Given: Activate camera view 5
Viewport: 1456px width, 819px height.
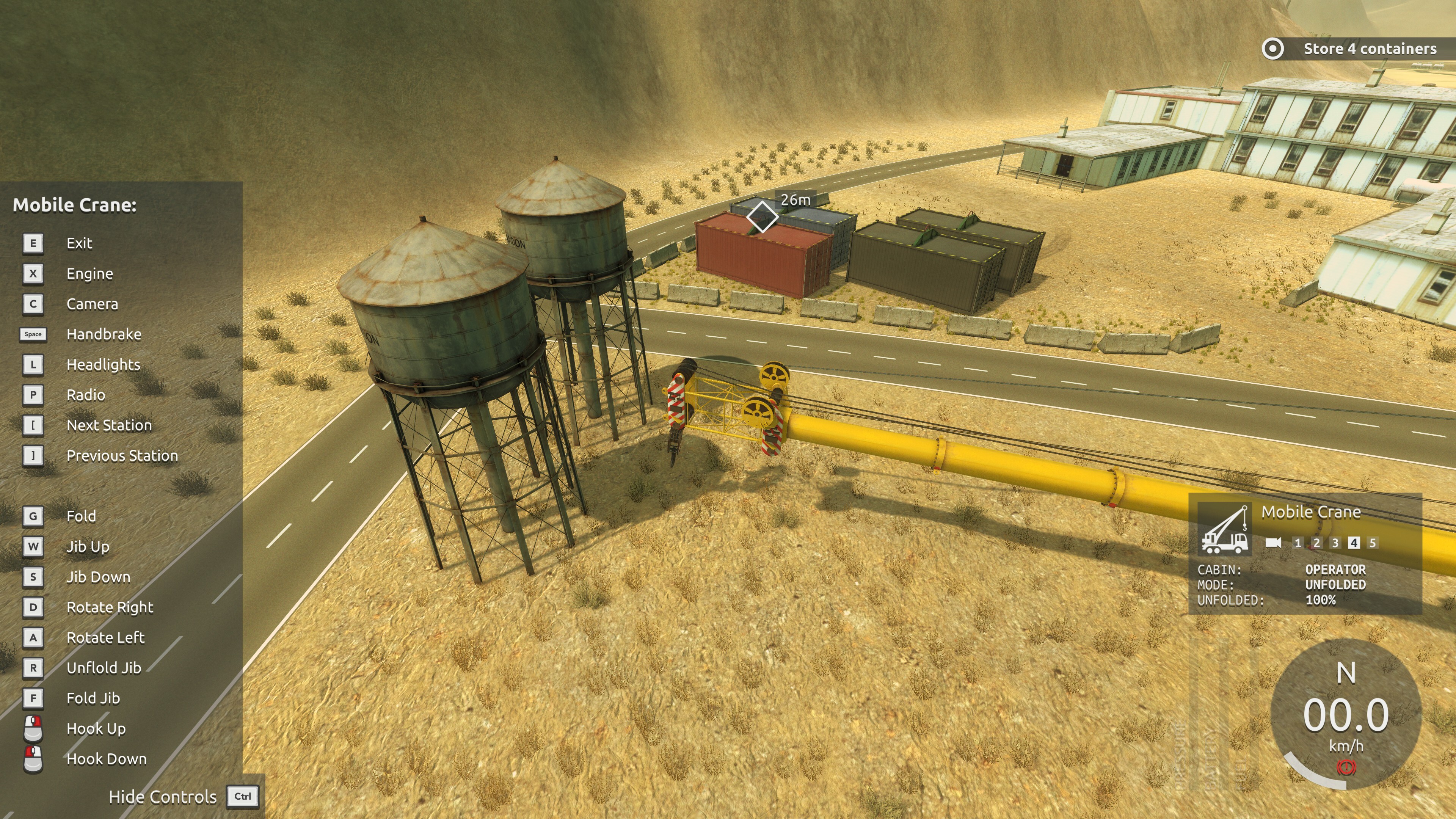Looking at the screenshot, I should (x=1372, y=543).
